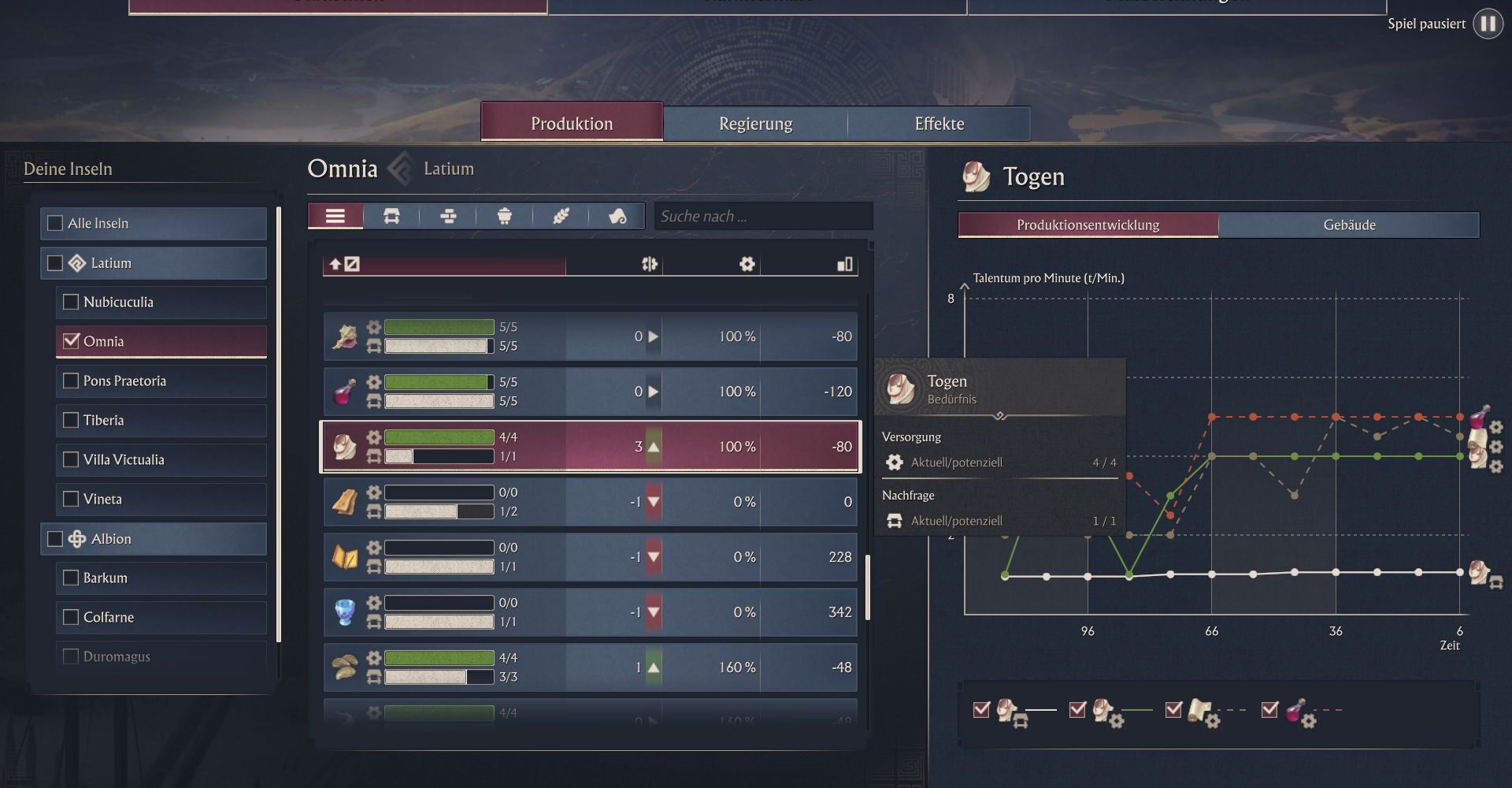The height and width of the screenshot is (788, 1512).
Task: Click the Suche nach search field
Action: 762,217
